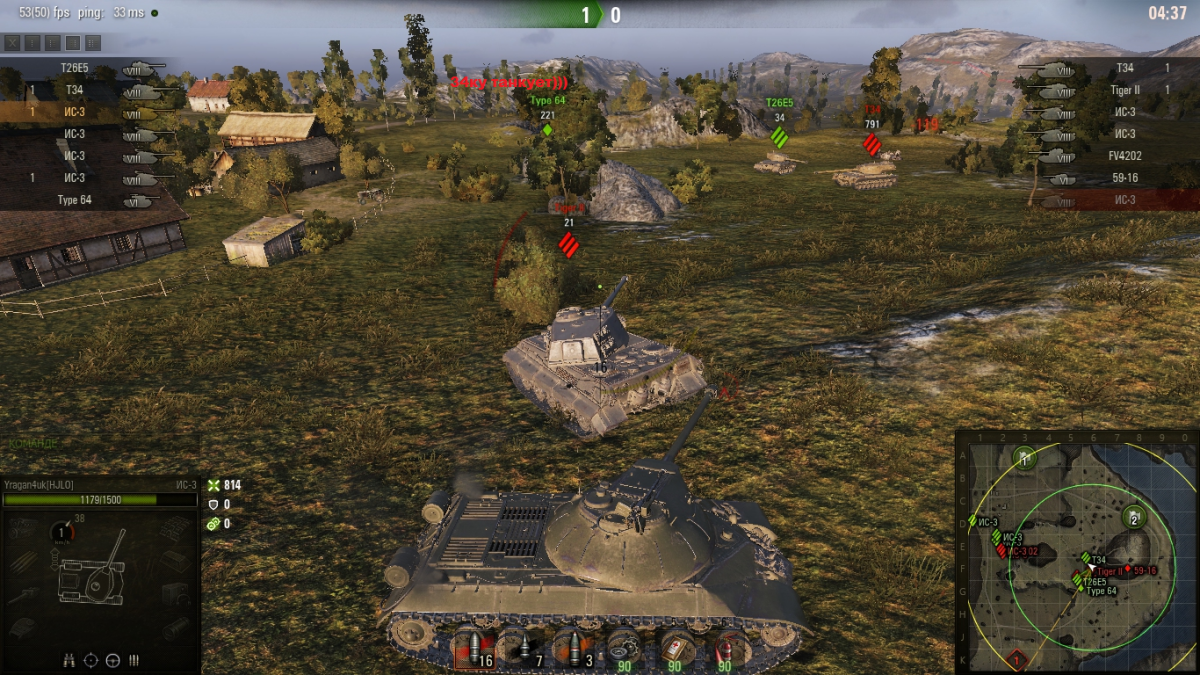This screenshot has height=675, width=1200.
Task: Click the green base 1 marker on minimap
Action: (1025, 458)
